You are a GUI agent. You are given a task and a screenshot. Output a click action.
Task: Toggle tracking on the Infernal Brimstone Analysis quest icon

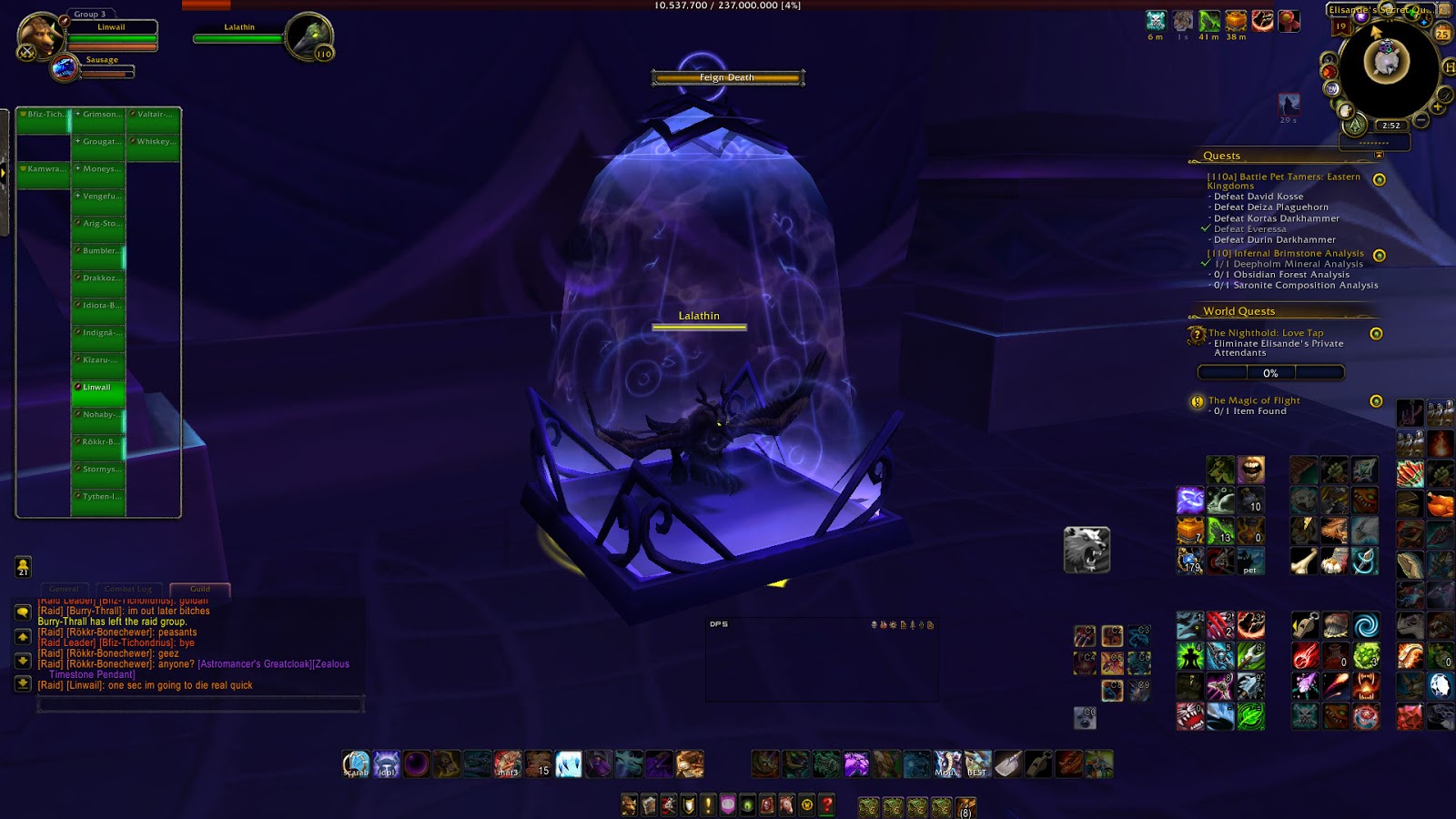click(1380, 256)
